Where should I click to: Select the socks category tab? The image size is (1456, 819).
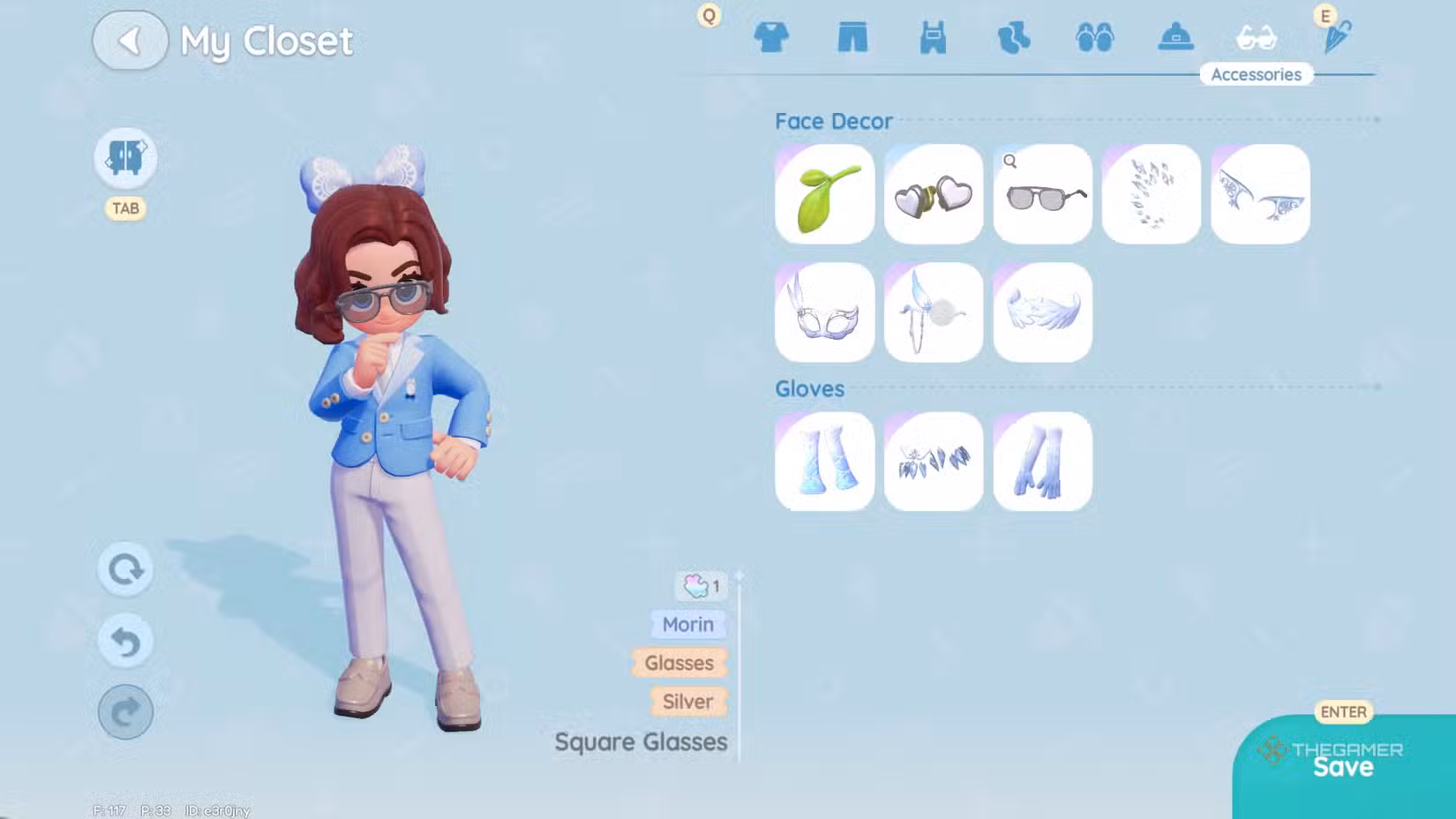click(1014, 38)
